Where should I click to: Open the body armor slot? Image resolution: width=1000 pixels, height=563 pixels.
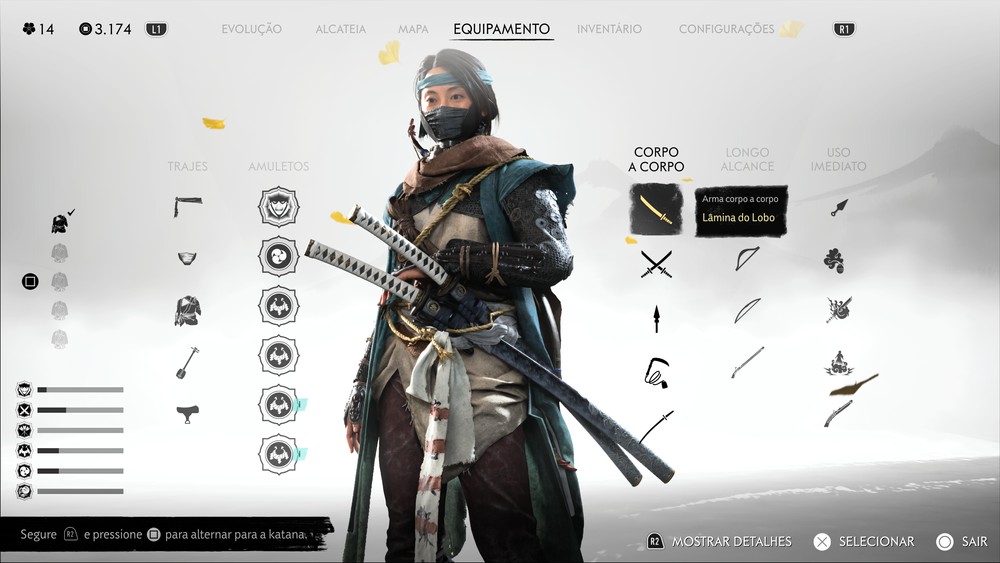187,310
